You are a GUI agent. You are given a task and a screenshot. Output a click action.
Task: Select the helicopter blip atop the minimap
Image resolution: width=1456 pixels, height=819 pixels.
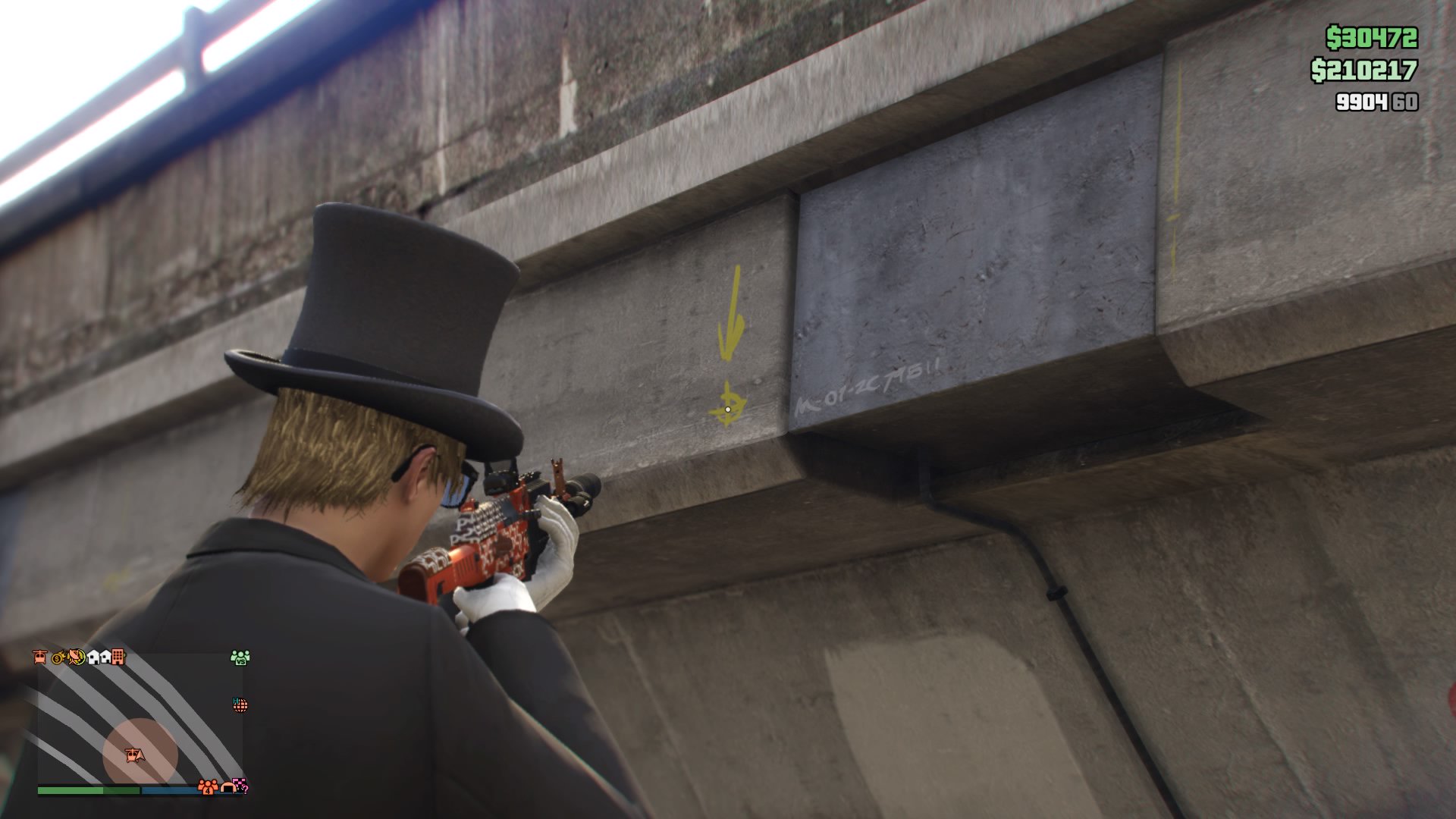click(39, 657)
